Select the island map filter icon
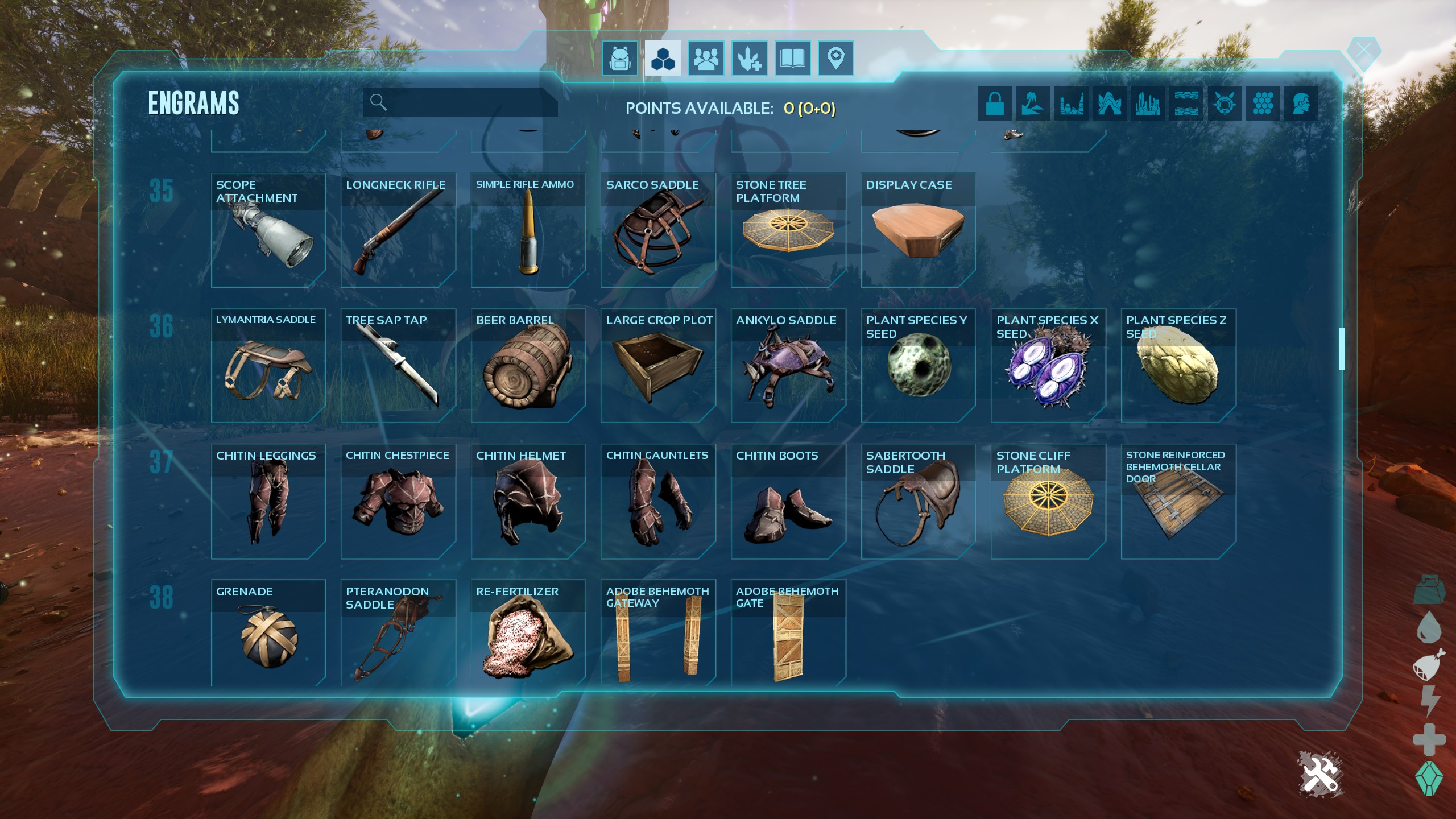 click(1033, 104)
